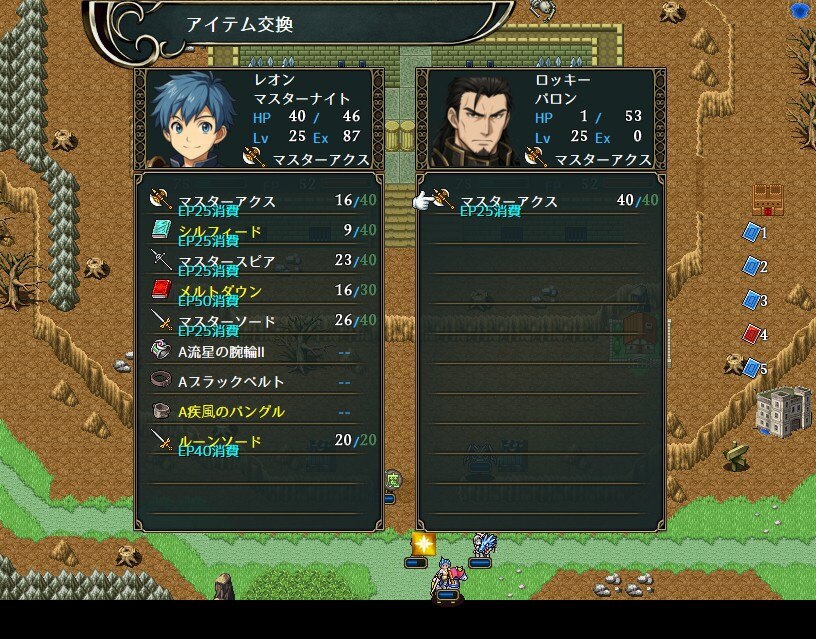Pick the A疾風のバングル item
Viewport: 816px width, 639px height.
pyautogui.click(x=258, y=411)
